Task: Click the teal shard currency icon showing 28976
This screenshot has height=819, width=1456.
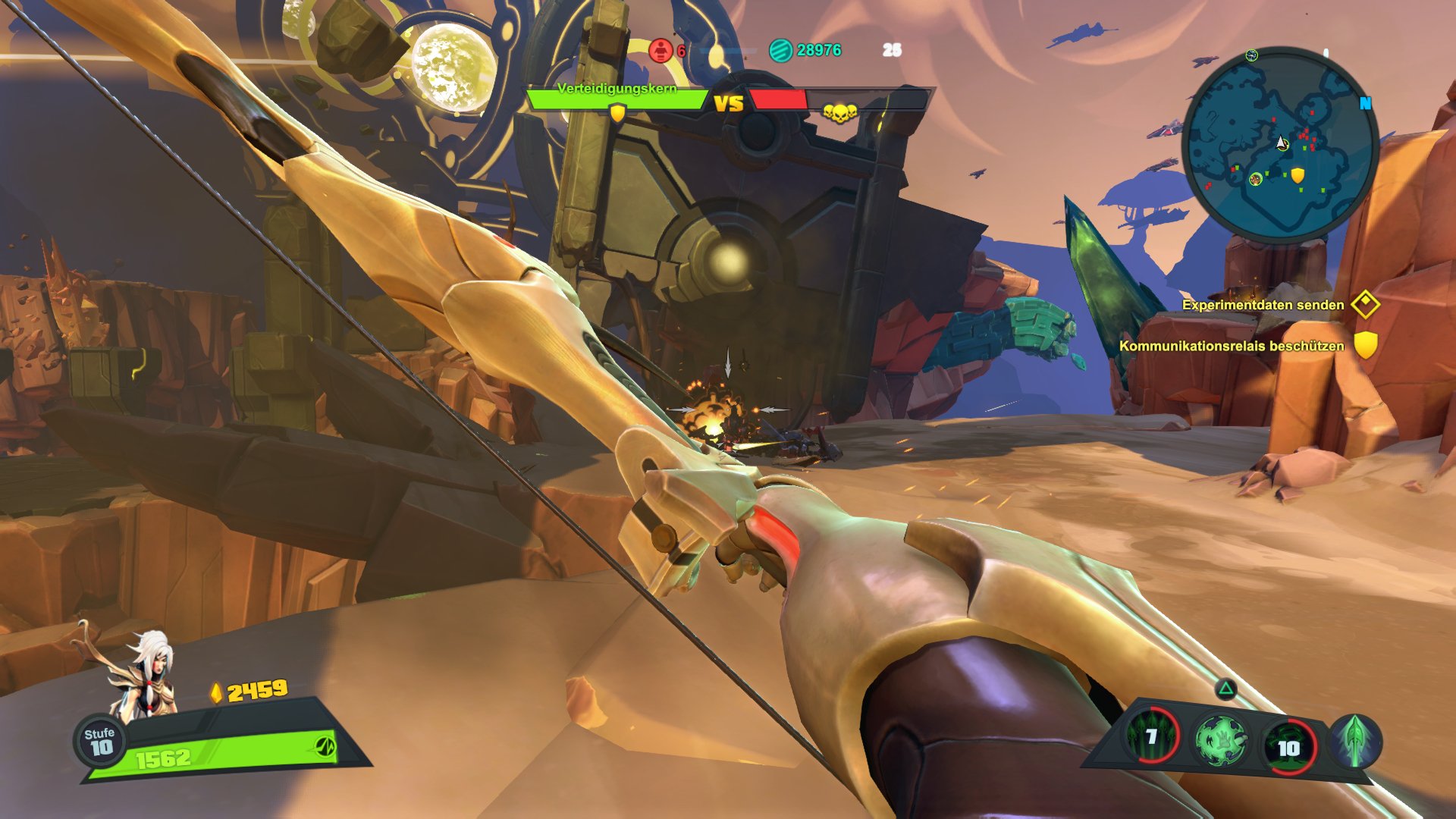Action: coord(780,52)
